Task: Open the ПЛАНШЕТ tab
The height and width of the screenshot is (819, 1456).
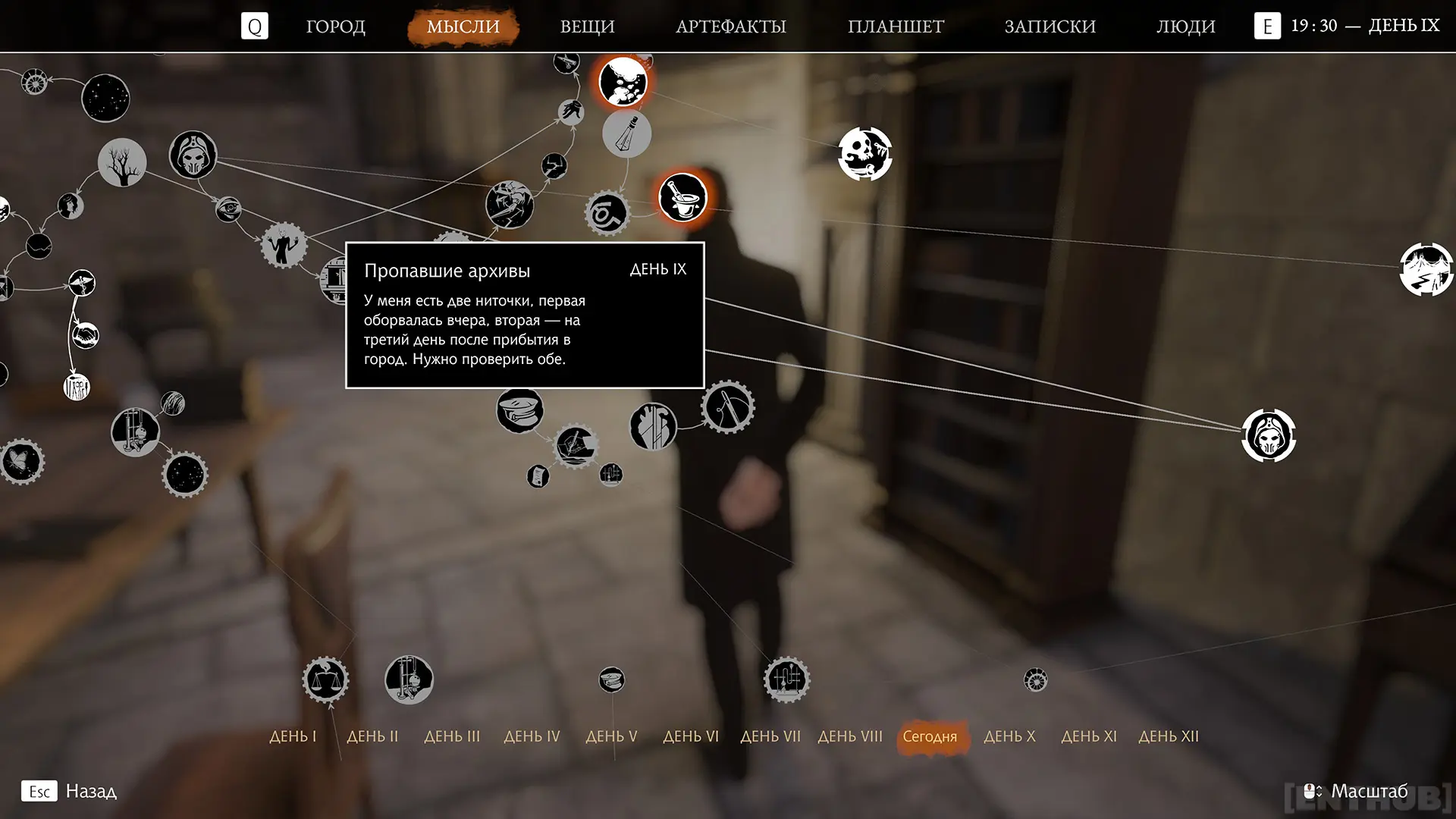Action: click(896, 27)
